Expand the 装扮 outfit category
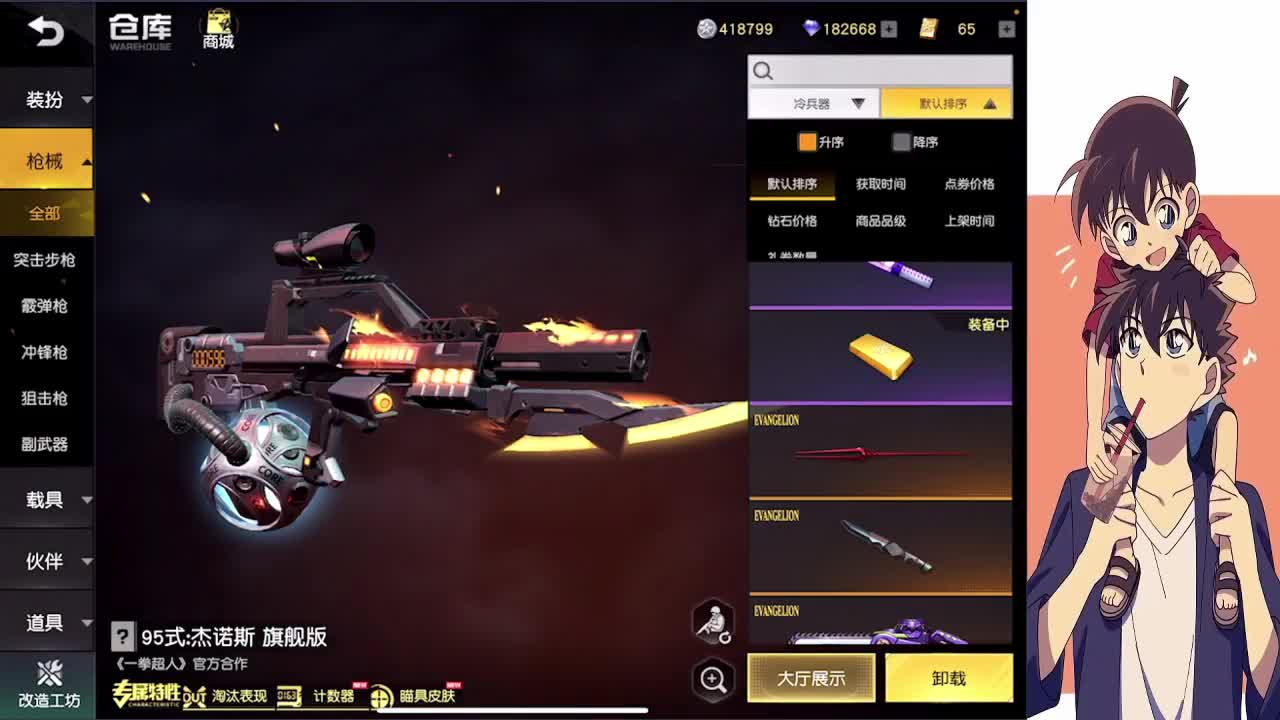Viewport: 1280px width, 720px height. [x=46, y=100]
